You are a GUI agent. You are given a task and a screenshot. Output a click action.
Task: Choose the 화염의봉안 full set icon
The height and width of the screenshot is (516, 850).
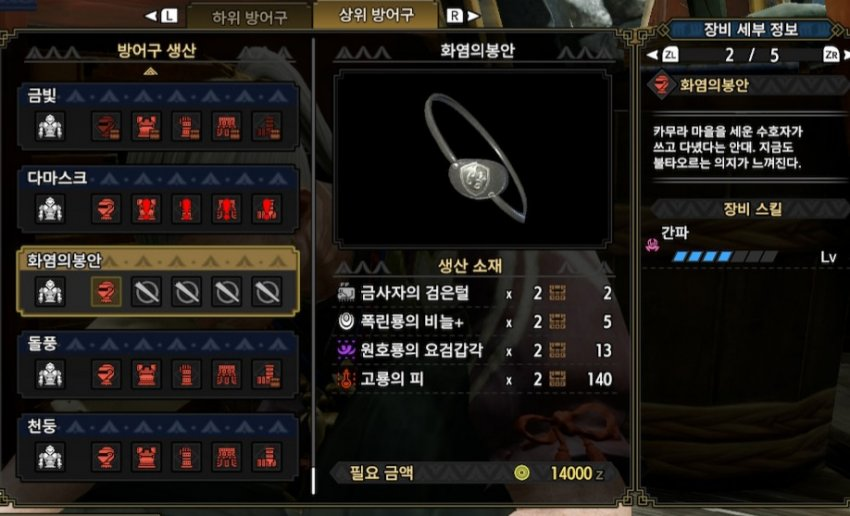[51, 292]
